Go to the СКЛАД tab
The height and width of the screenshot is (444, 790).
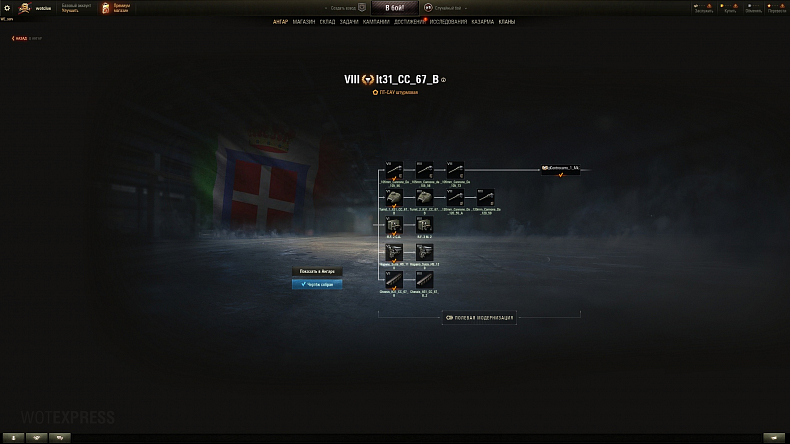pos(328,21)
